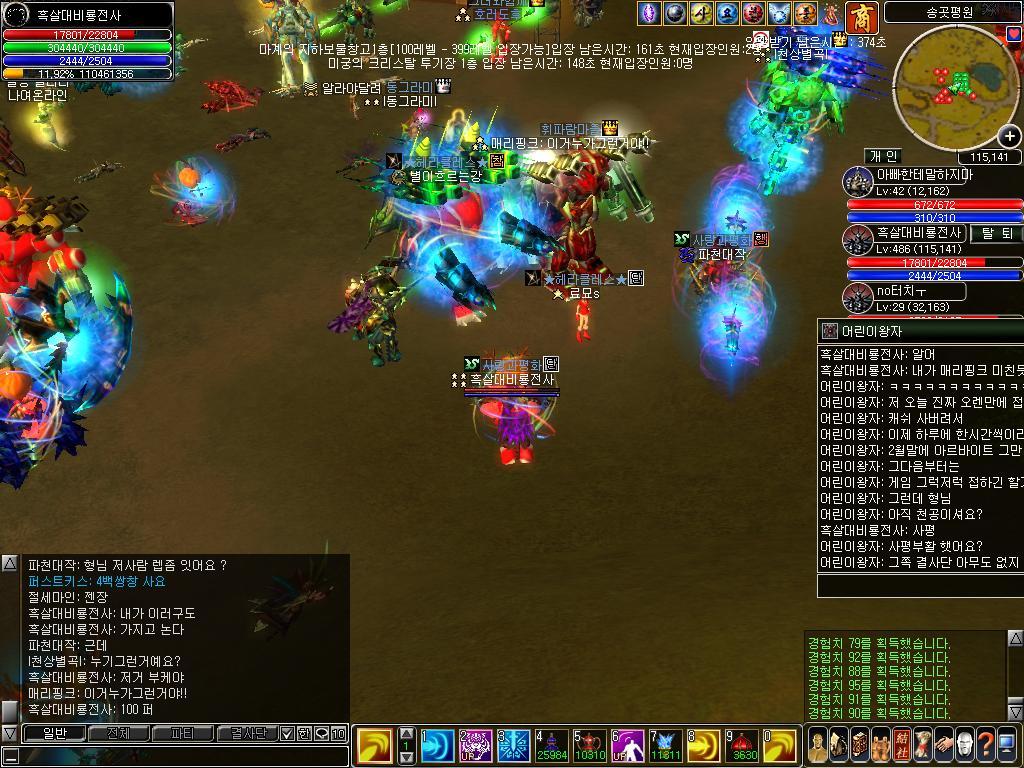
Task: Activate hotbar slot 1 blue crescent skill
Action: 437,746
